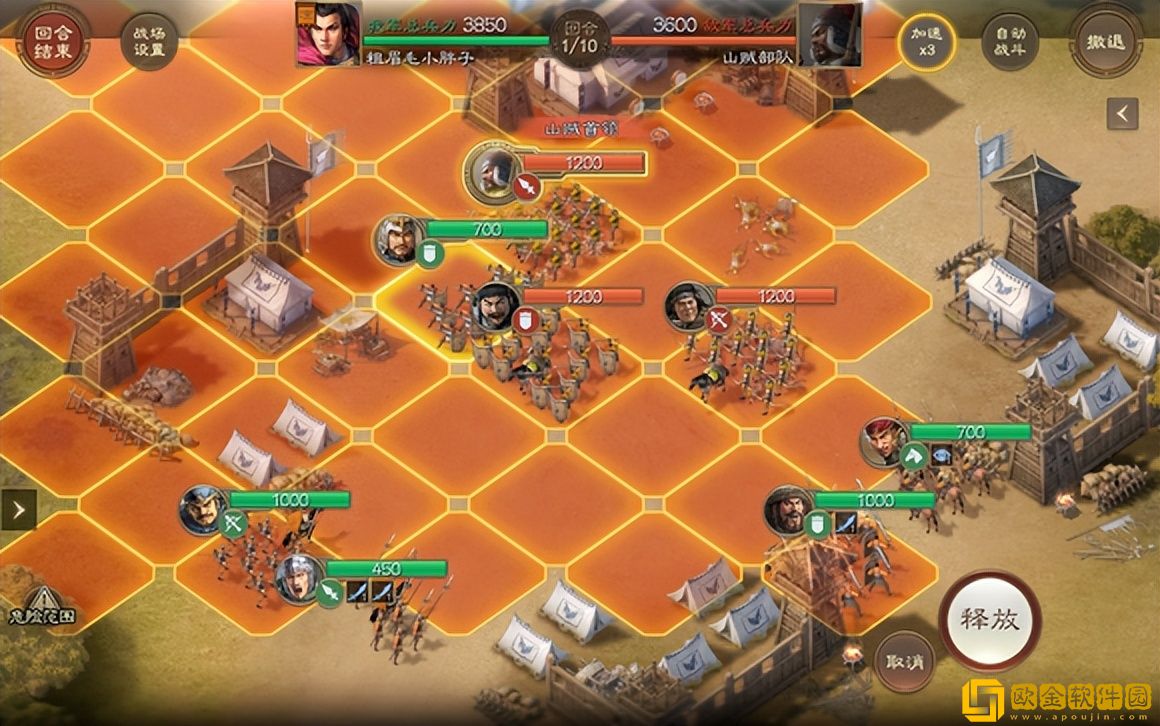Retreat from battle with 撤退 button

[x=1103, y=42]
